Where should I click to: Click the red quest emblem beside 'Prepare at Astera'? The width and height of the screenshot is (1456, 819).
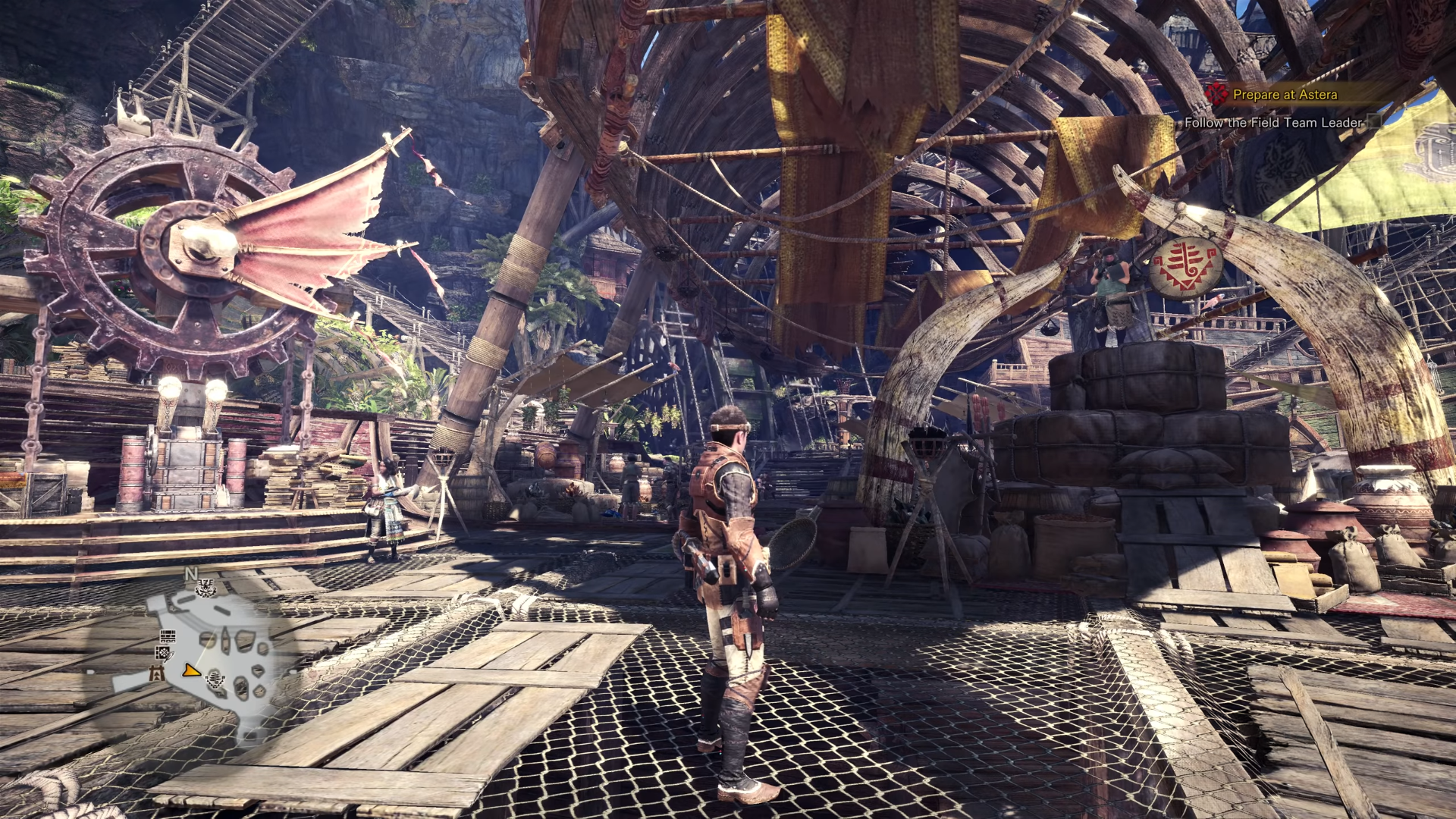tap(1216, 94)
